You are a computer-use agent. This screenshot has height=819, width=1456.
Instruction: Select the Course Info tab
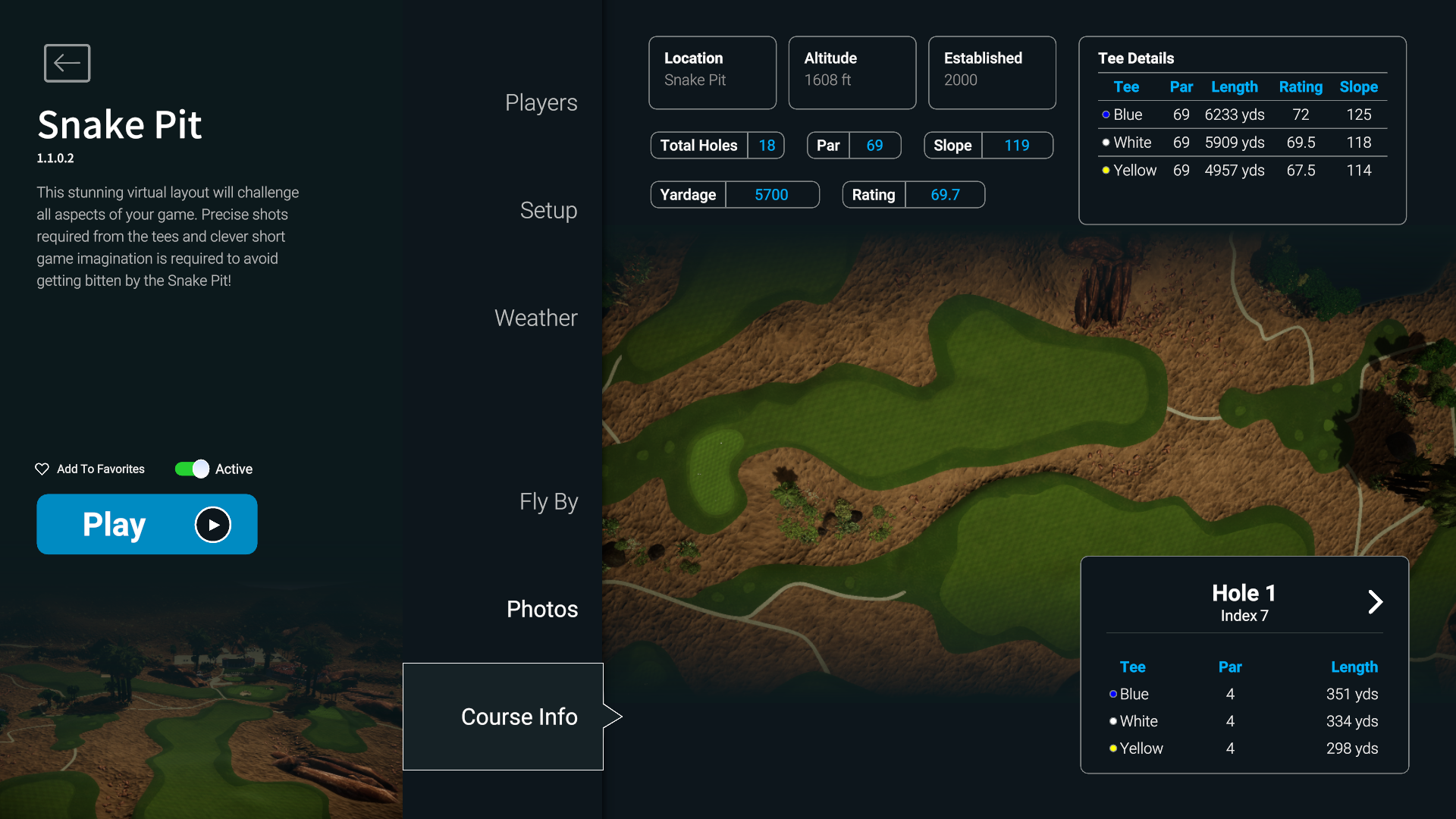click(519, 717)
